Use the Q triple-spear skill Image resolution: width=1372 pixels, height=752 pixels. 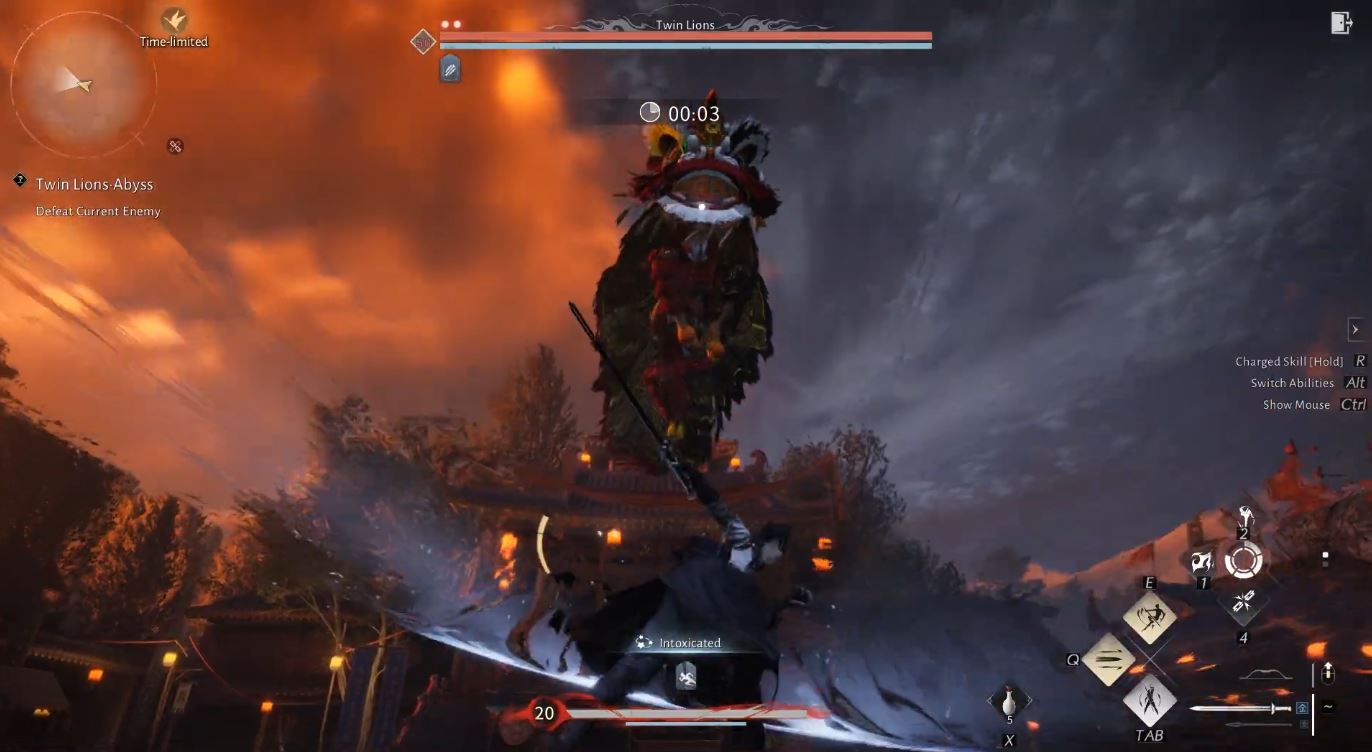tap(1110, 659)
